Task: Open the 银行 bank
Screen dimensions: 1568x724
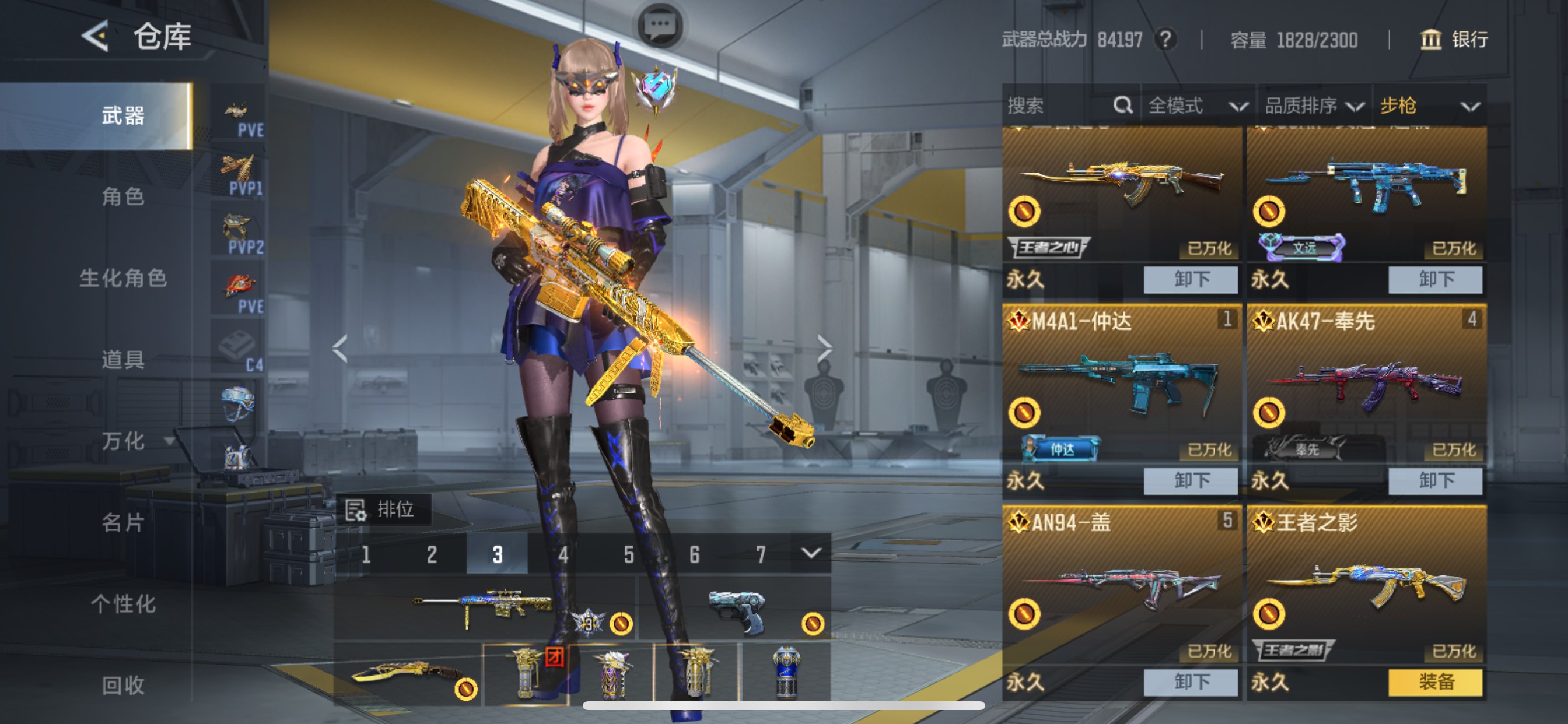Action: (1454, 40)
